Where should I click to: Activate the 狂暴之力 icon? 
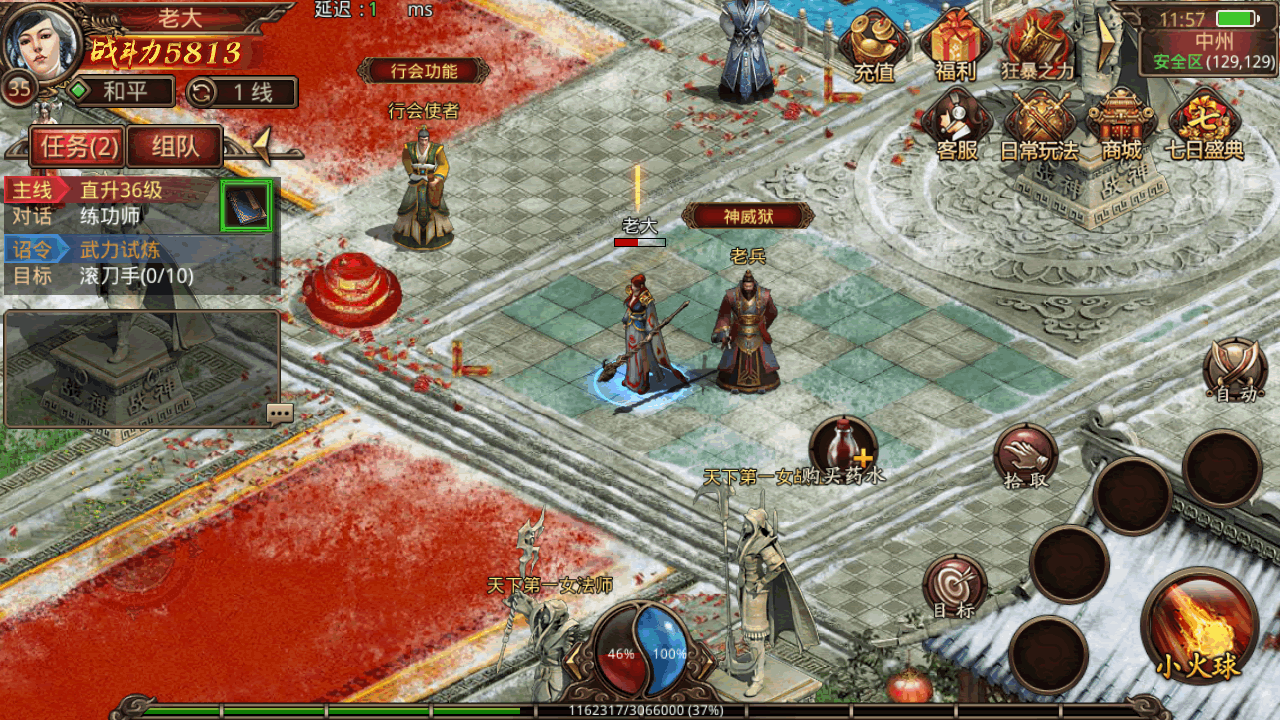[1037, 45]
